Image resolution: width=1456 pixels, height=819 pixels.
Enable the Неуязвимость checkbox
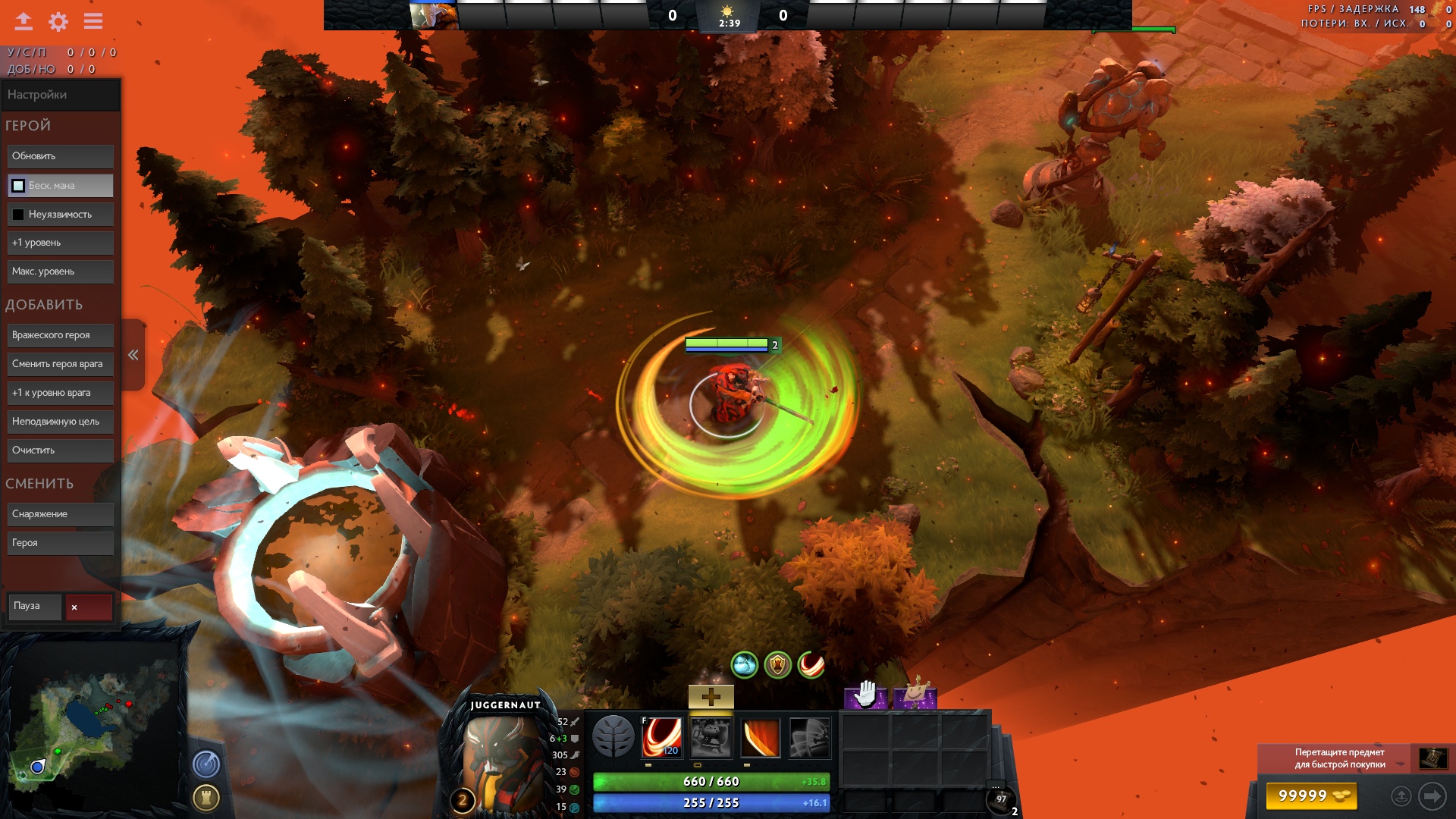(x=18, y=215)
